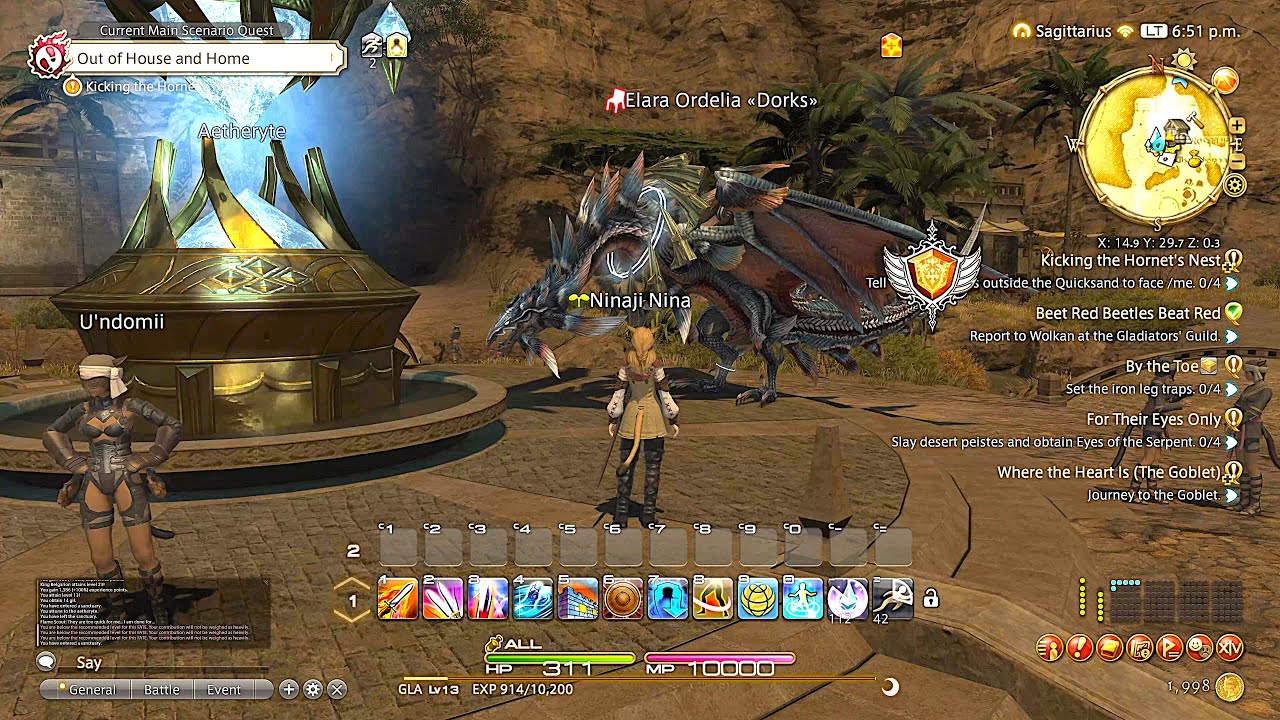Select the Event chat tab
The image size is (1280, 720).
[x=224, y=689]
